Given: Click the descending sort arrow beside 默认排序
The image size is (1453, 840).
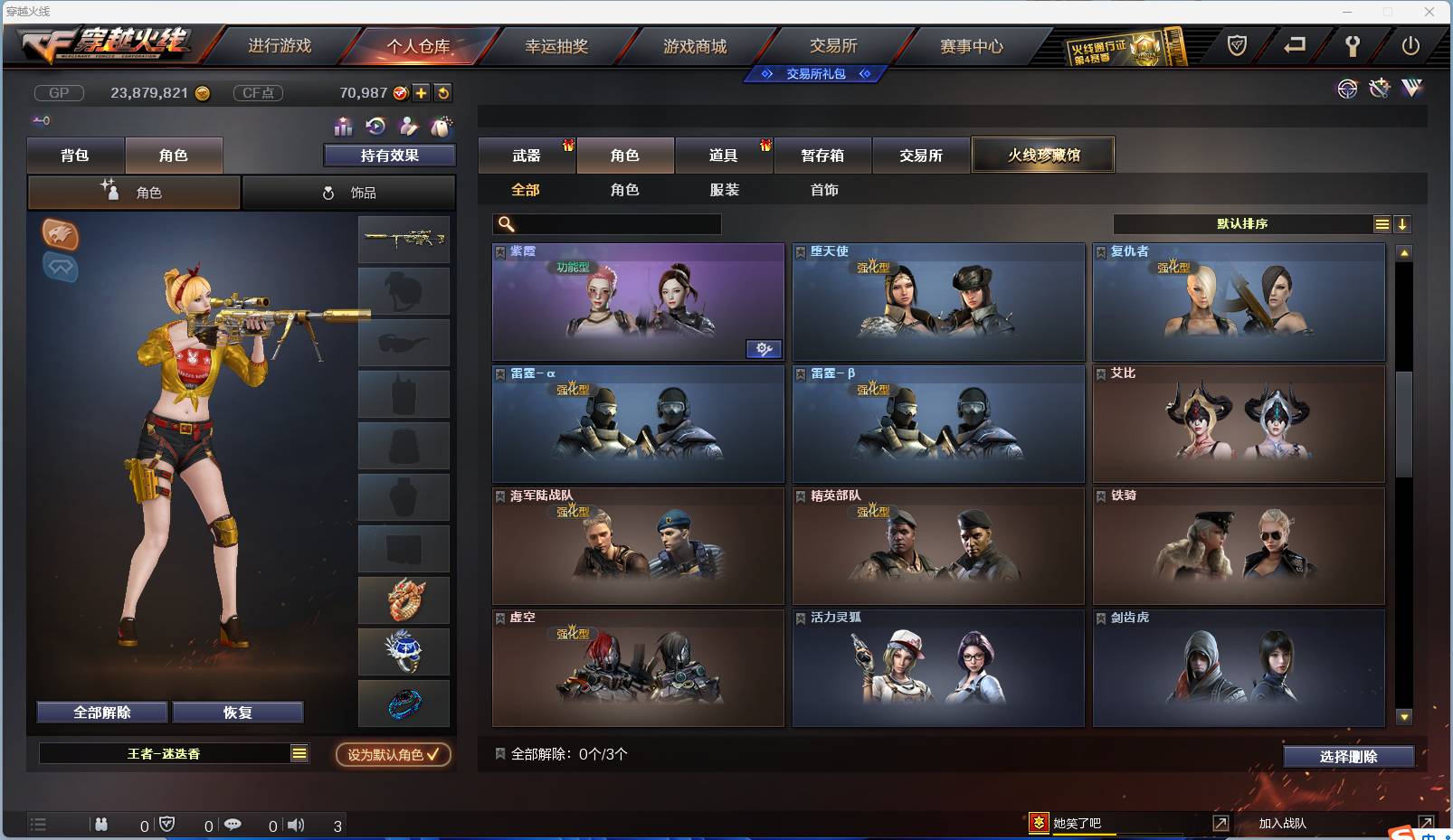Looking at the screenshot, I should [1403, 223].
